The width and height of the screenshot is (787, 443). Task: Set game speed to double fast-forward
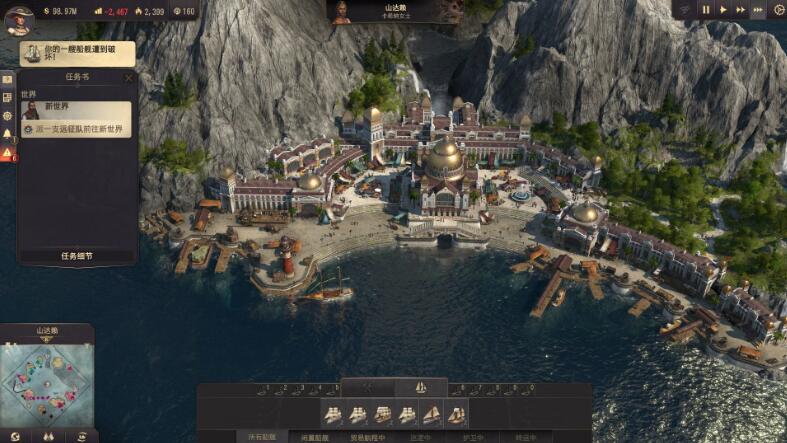pos(741,9)
